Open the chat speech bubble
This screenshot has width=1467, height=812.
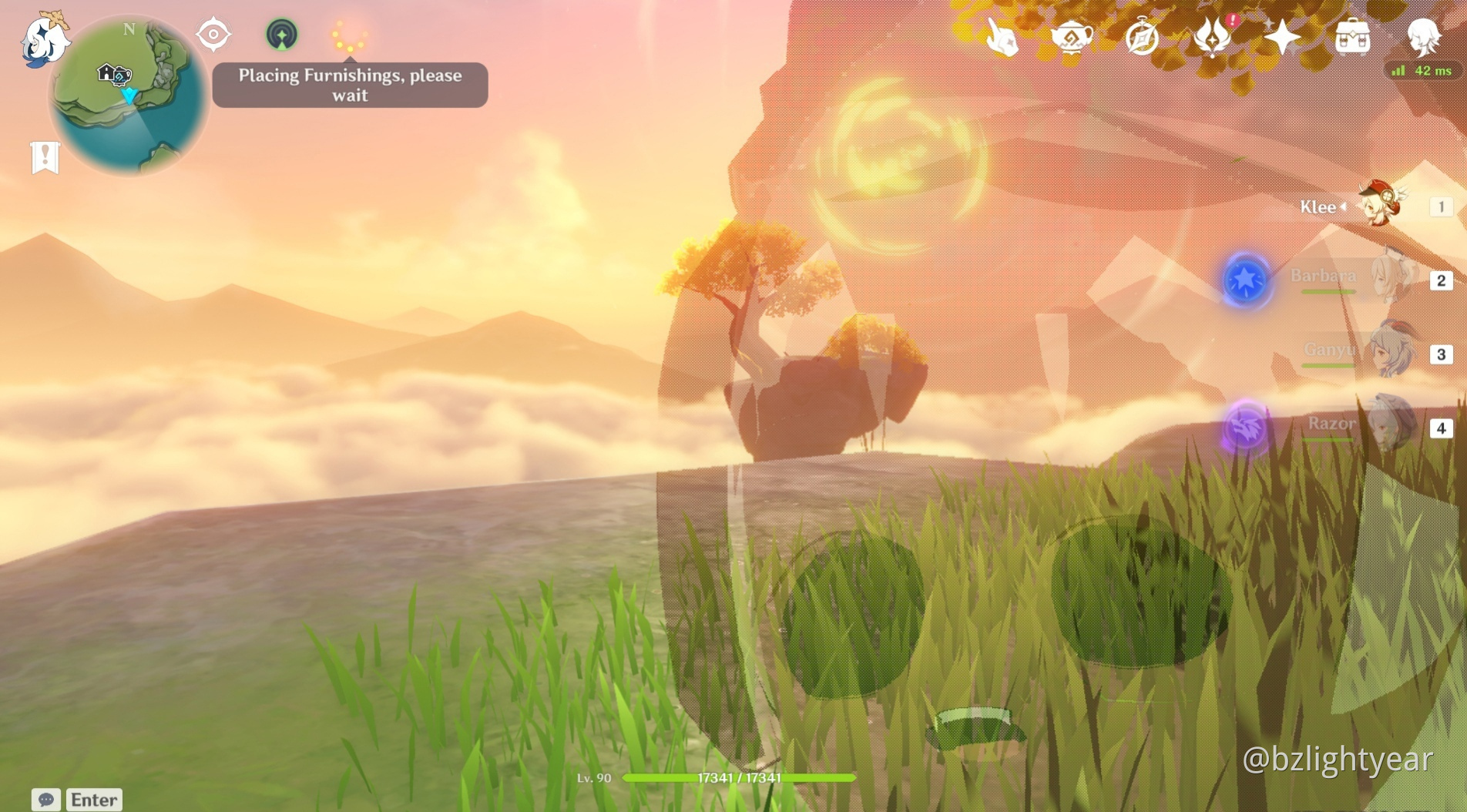point(45,800)
